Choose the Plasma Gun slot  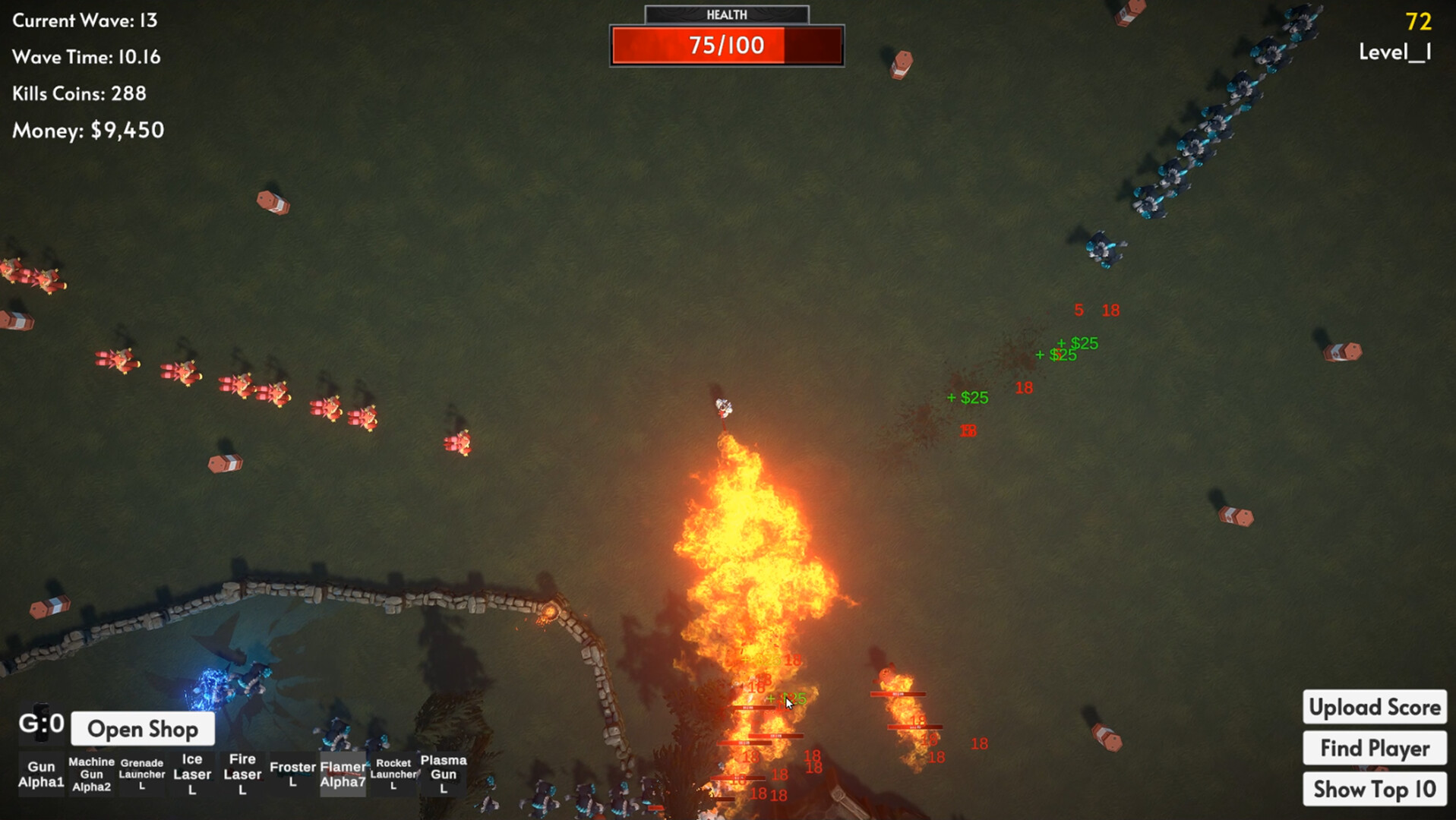[444, 774]
